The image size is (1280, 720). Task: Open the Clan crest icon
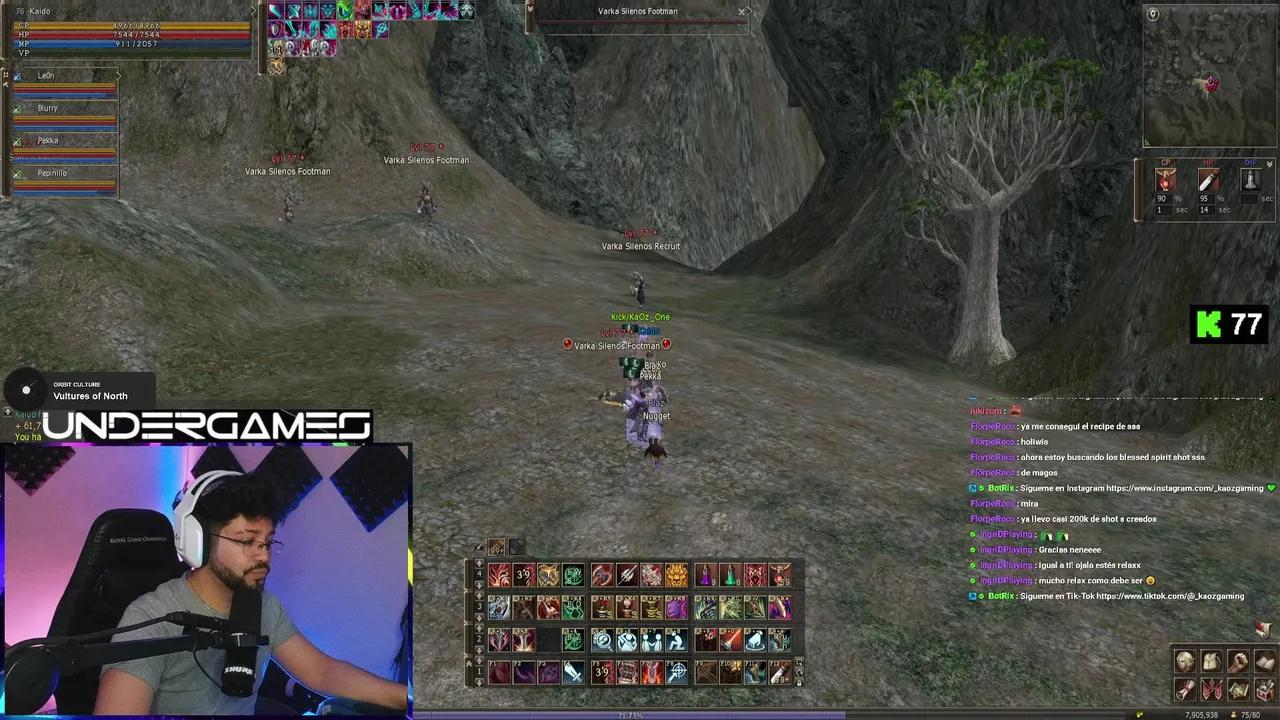pyautogui.click(x=1211, y=690)
